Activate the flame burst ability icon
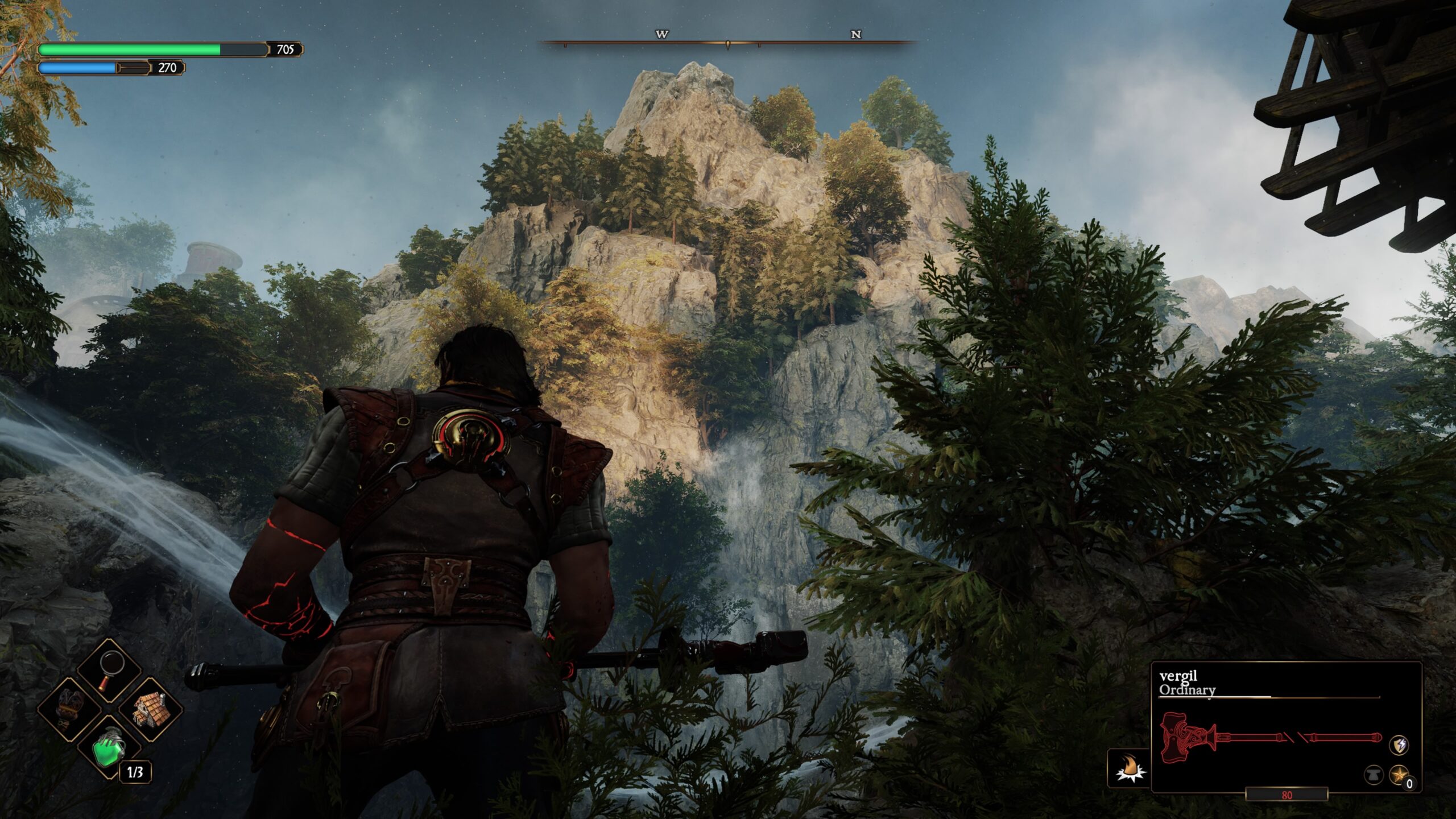 [x=1128, y=768]
